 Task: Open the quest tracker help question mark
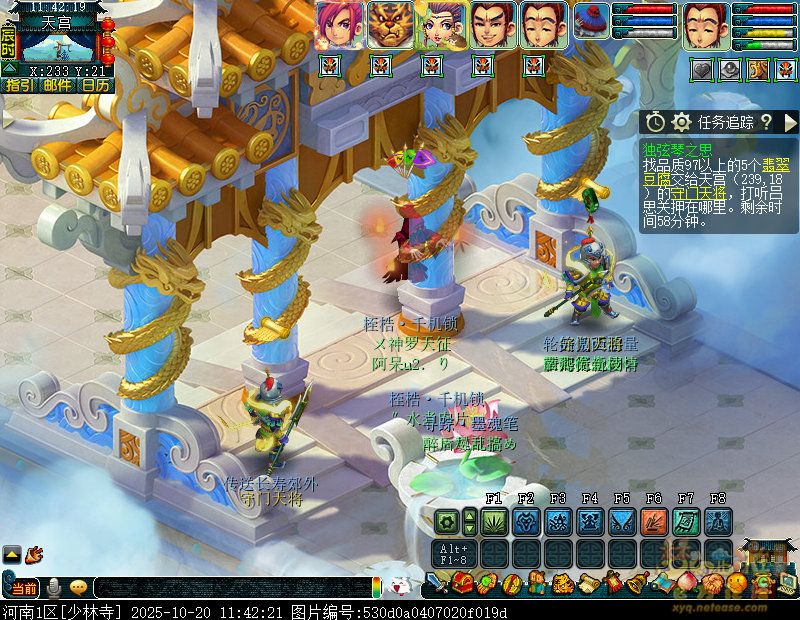766,122
